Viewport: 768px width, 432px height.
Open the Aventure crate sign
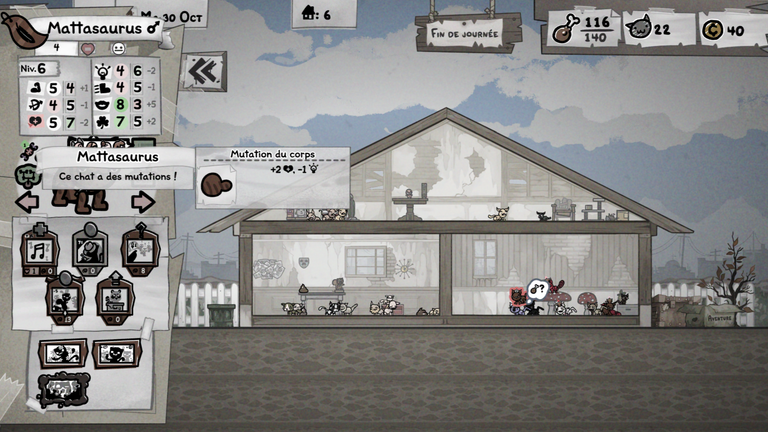[x=719, y=317]
